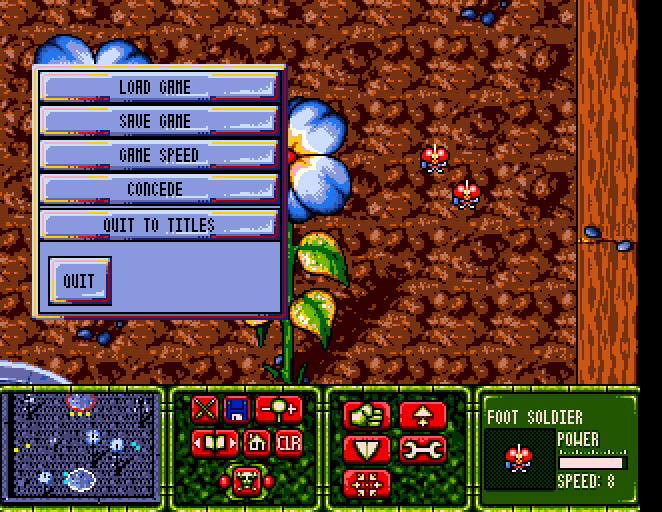This screenshot has height=512, width=662.
Task: Click the skull and crossbones button
Action: coord(244,480)
